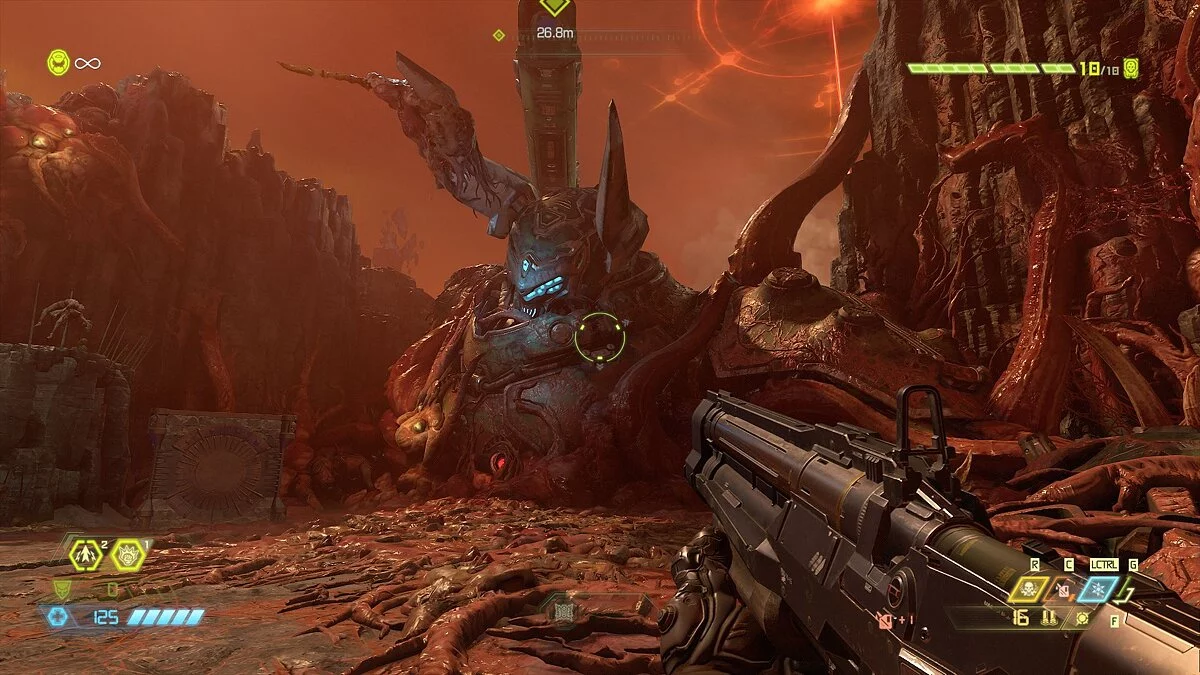The width and height of the screenshot is (1200, 675).
Task: Select the orange chainsaw fuel icon
Action: (x=1064, y=590)
